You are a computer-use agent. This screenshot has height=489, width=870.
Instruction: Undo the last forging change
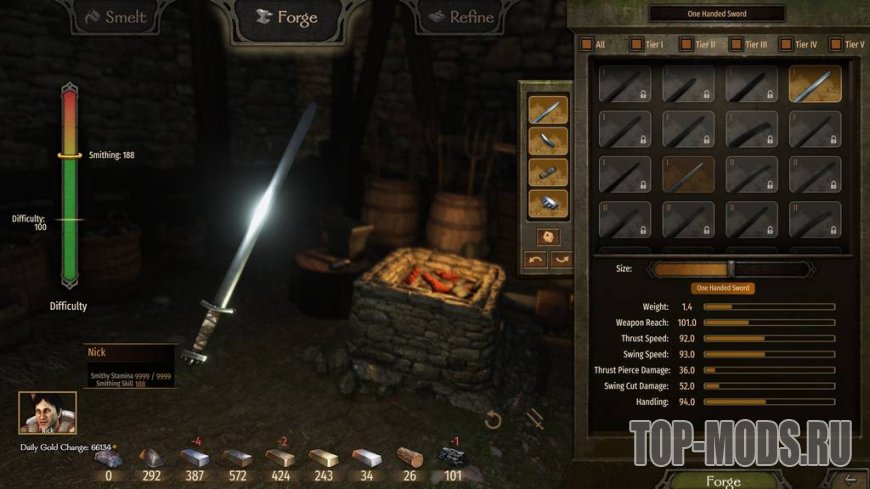(x=536, y=260)
